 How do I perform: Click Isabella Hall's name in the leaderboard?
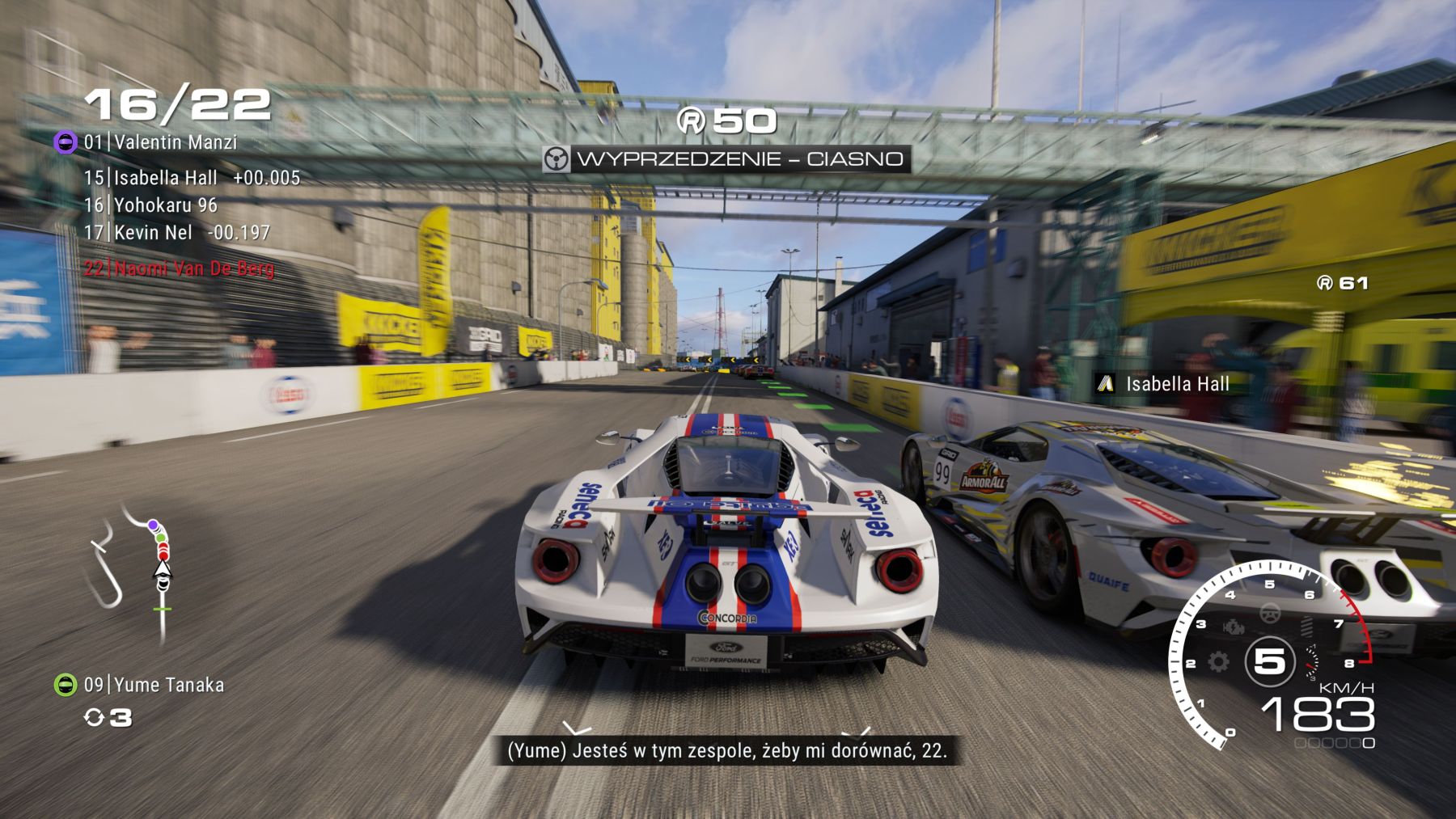coord(162,178)
